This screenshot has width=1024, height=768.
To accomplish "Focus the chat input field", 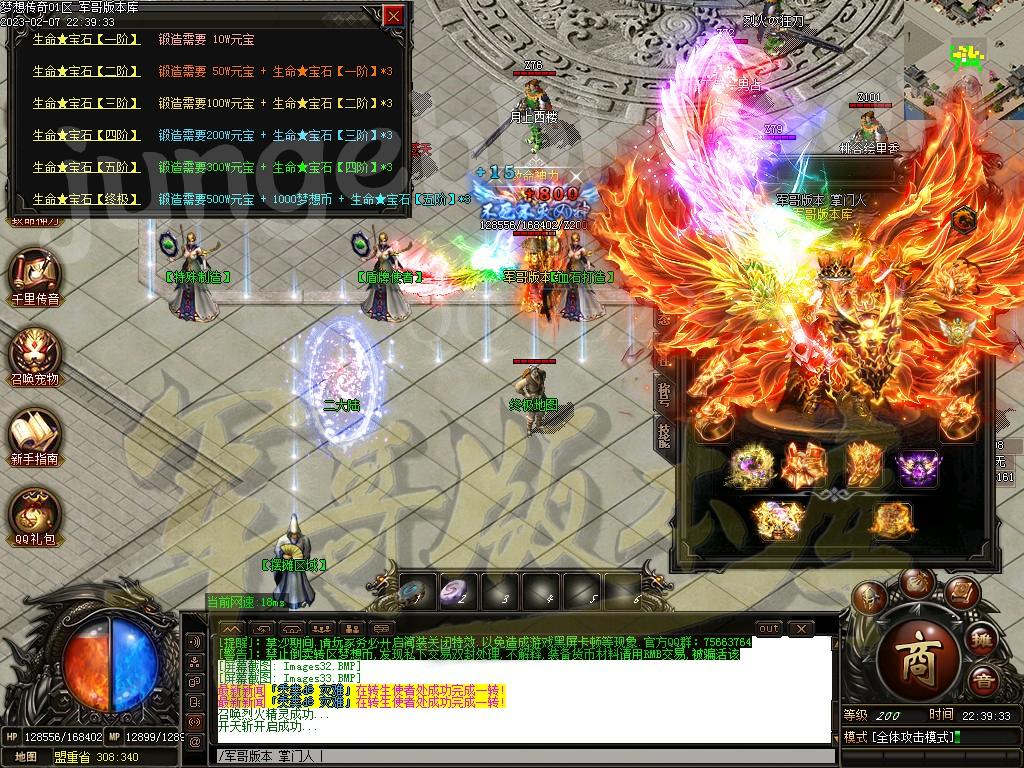I will pos(520,756).
